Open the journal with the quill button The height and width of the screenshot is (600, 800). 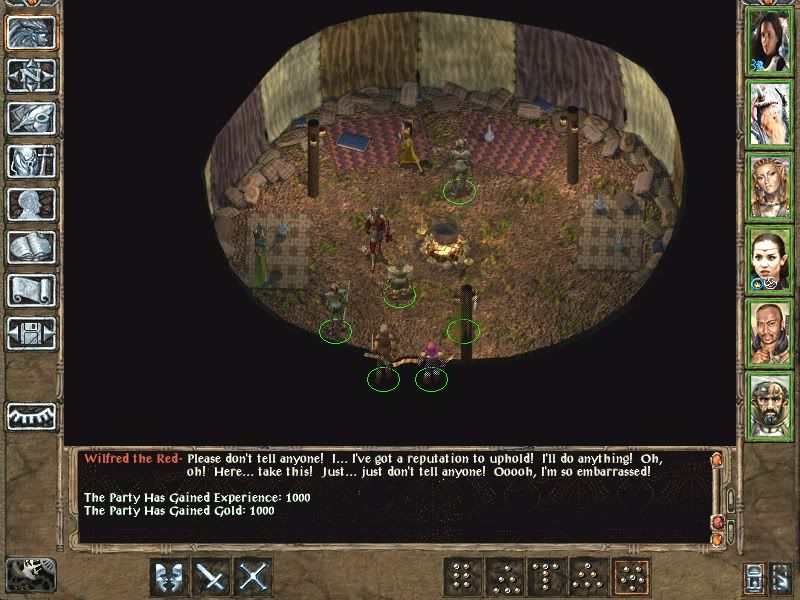[31, 119]
